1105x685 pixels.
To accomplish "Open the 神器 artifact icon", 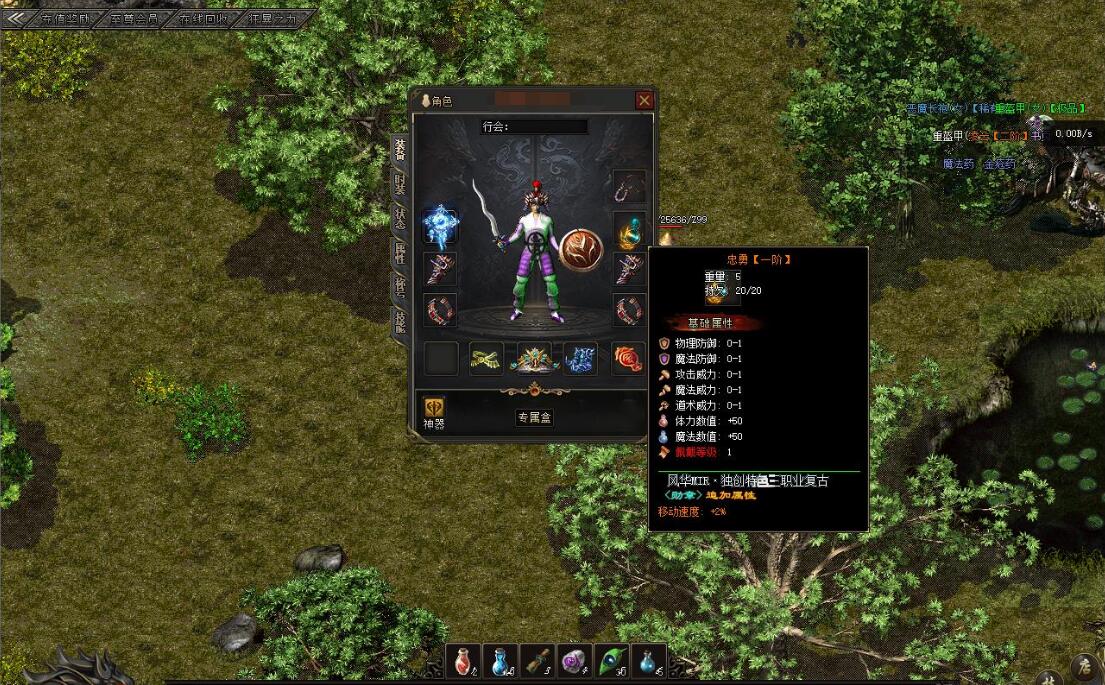I will (x=434, y=410).
